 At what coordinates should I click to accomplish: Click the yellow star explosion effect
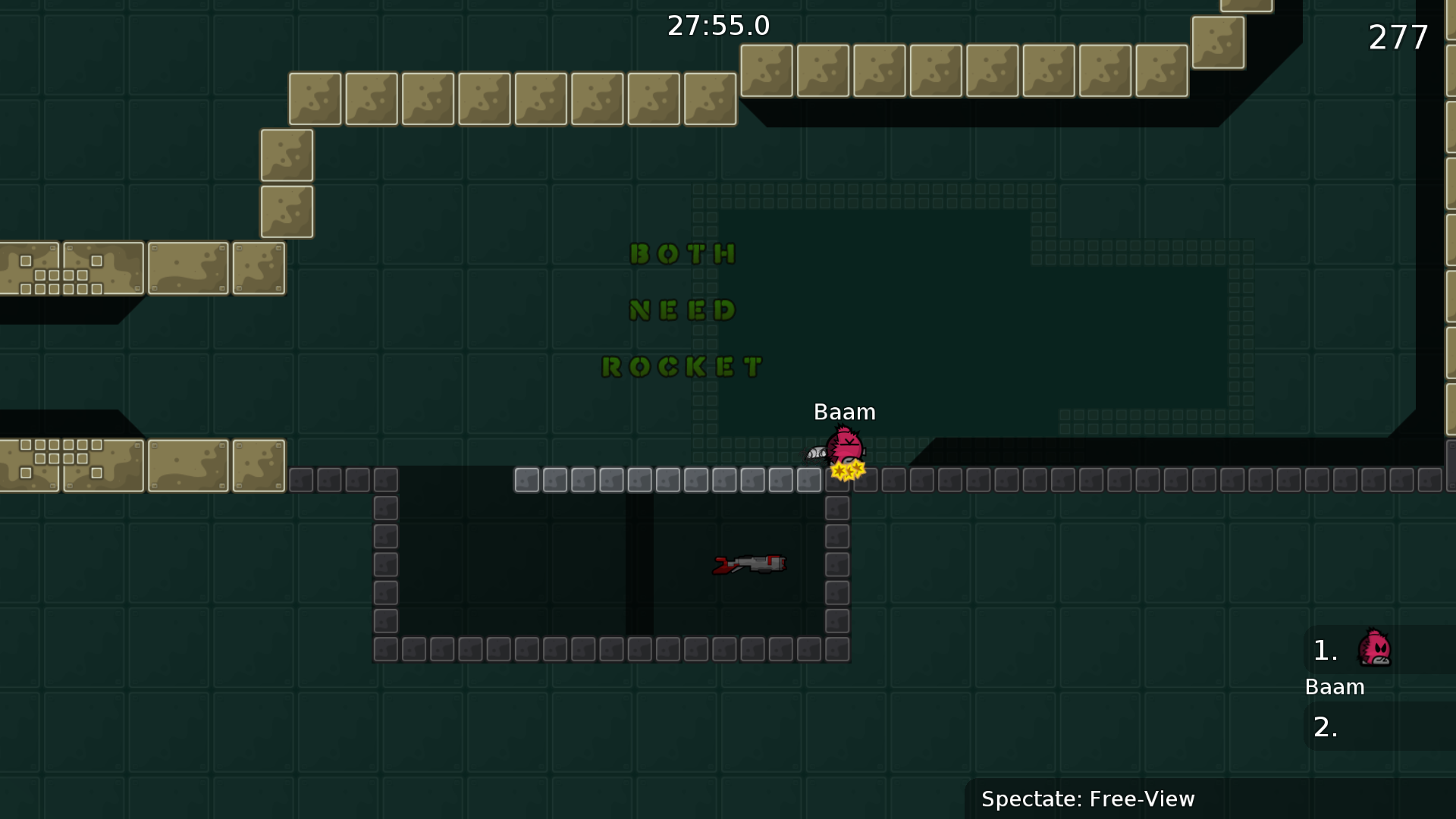[x=846, y=470]
